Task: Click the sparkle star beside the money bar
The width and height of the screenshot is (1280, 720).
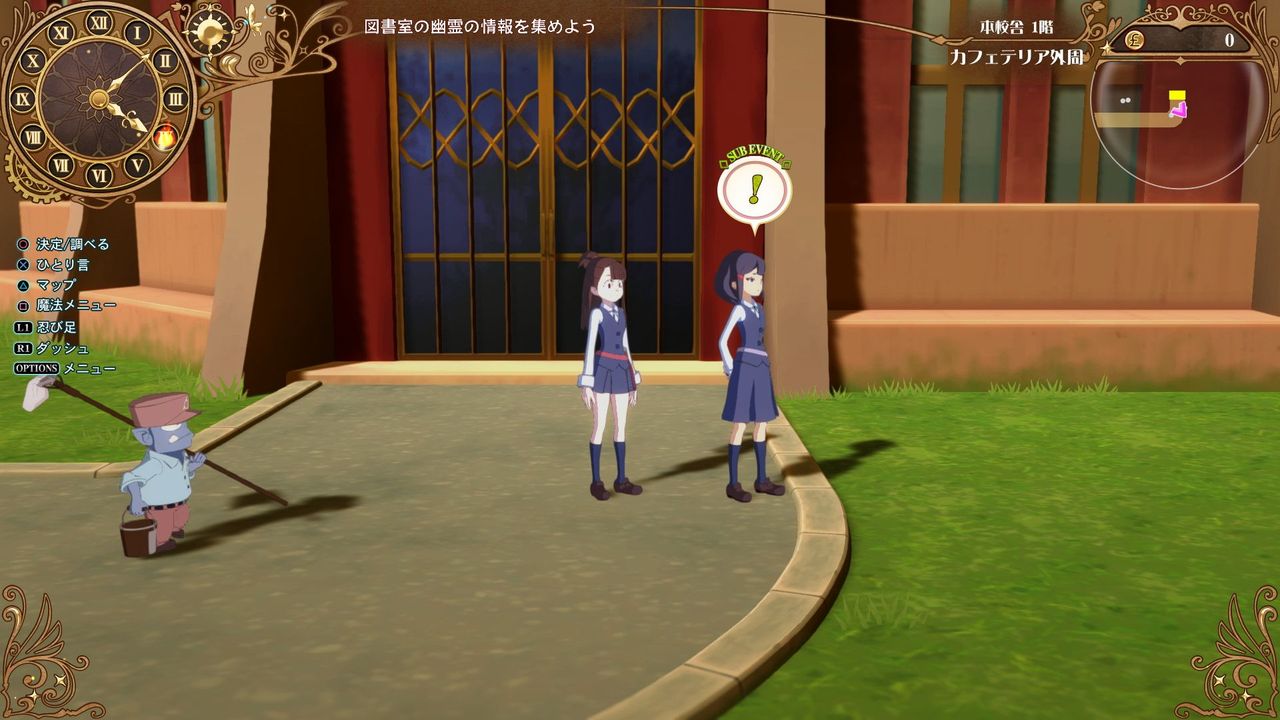Action: [x=1105, y=48]
